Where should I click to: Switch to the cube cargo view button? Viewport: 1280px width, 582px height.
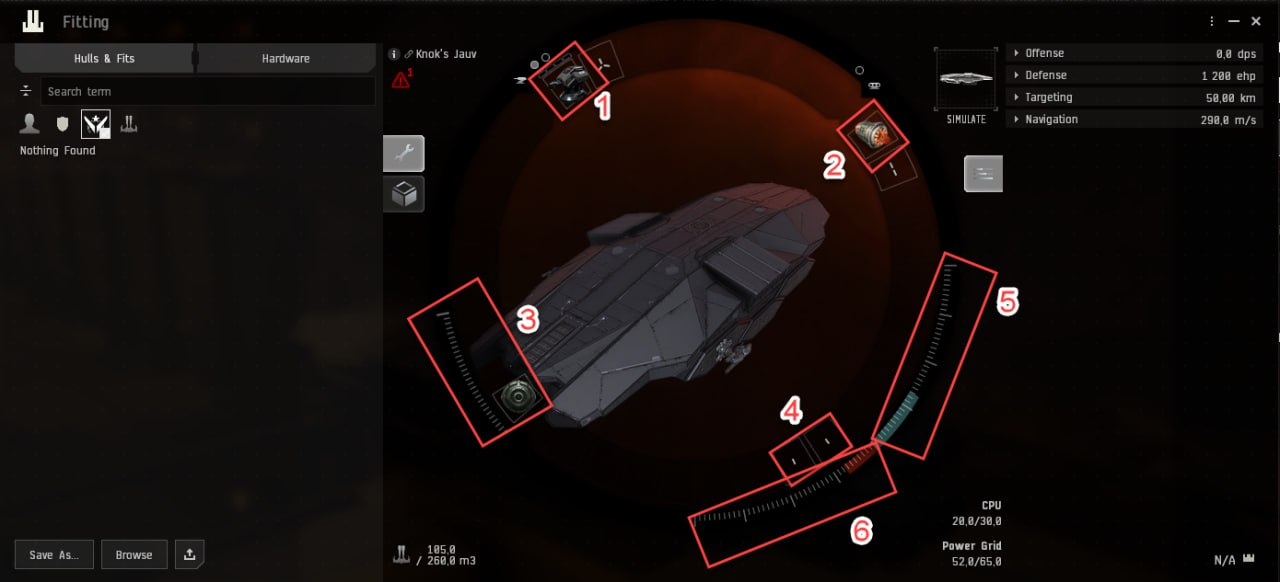[404, 195]
